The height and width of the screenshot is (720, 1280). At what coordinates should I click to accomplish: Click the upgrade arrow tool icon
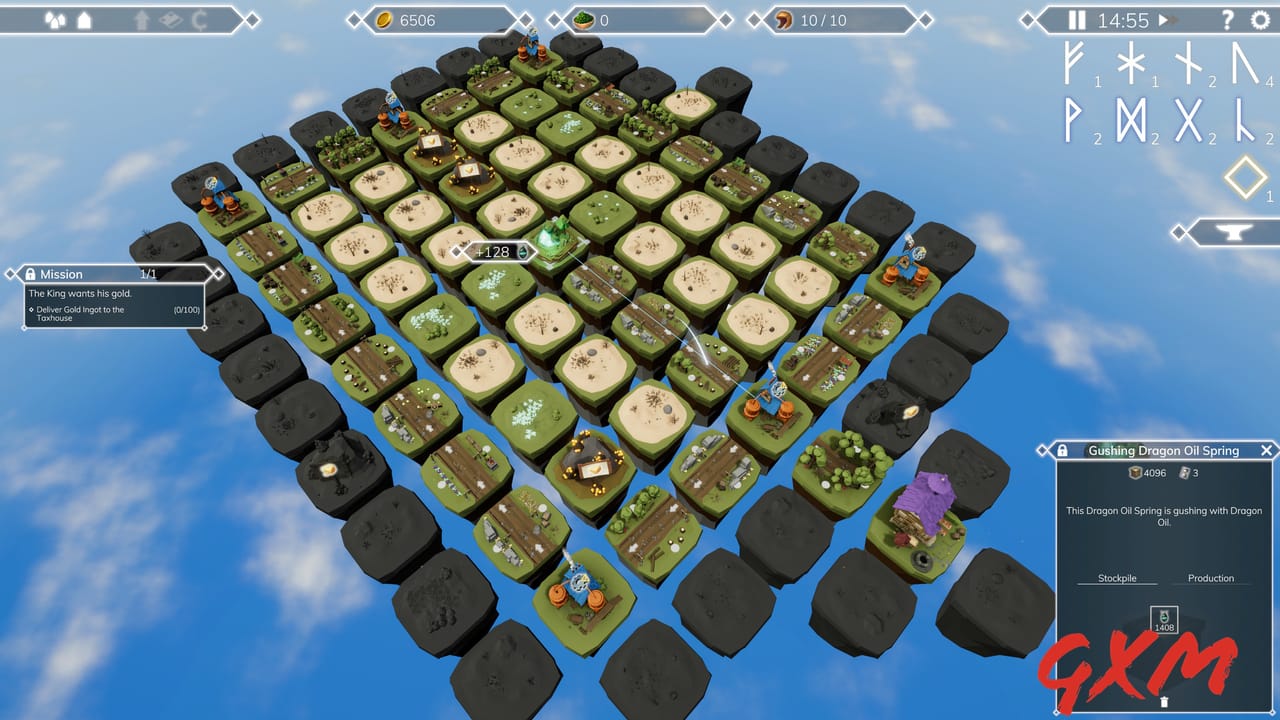tap(142, 18)
